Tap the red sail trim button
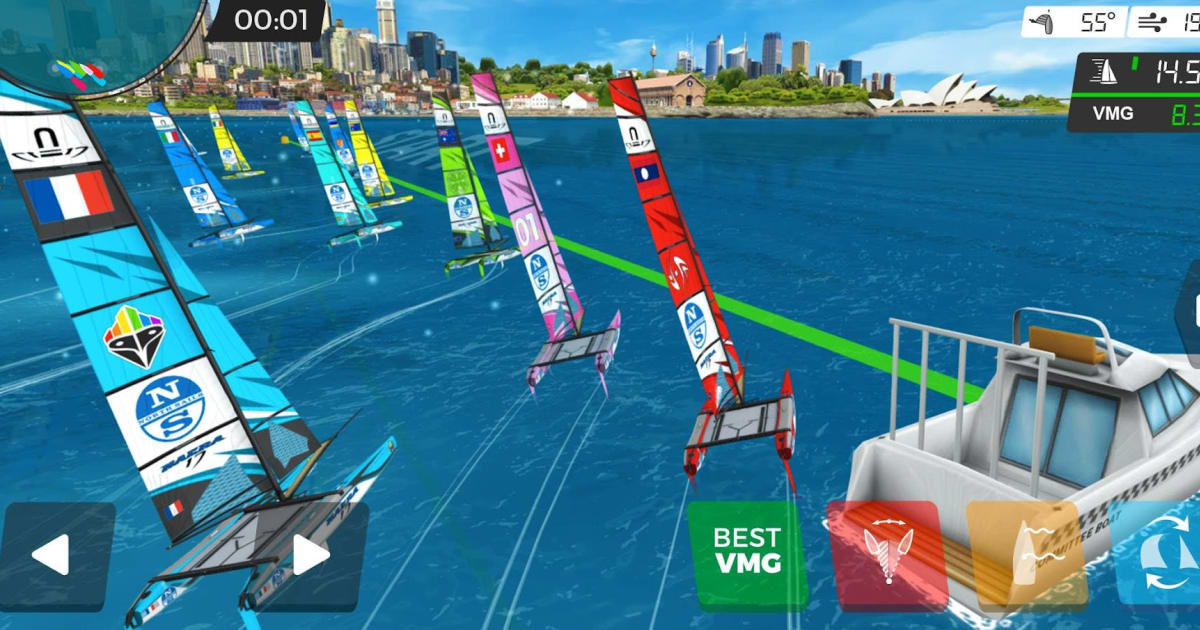 (x=887, y=555)
